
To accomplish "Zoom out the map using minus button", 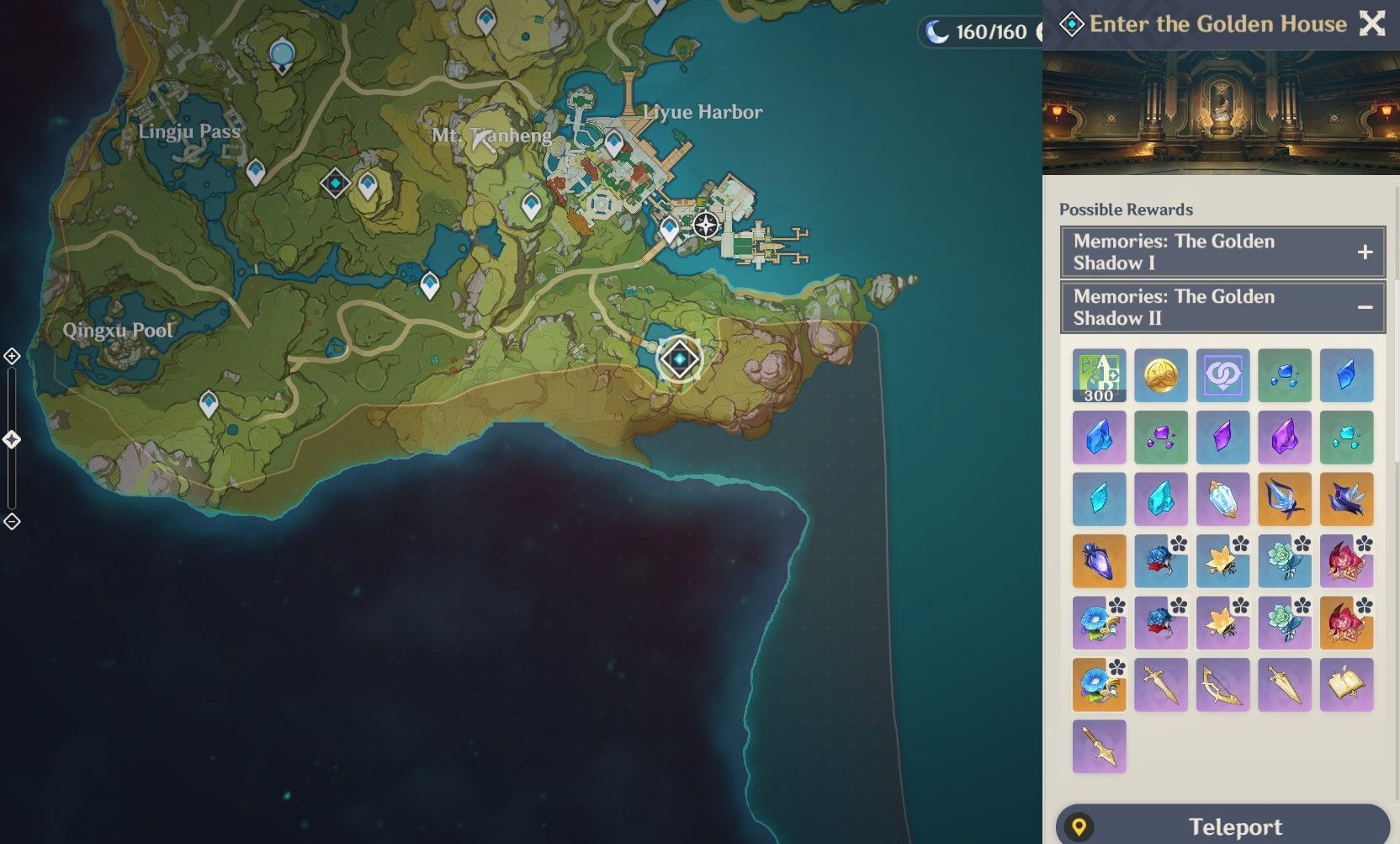I will click(x=12, y=522).
